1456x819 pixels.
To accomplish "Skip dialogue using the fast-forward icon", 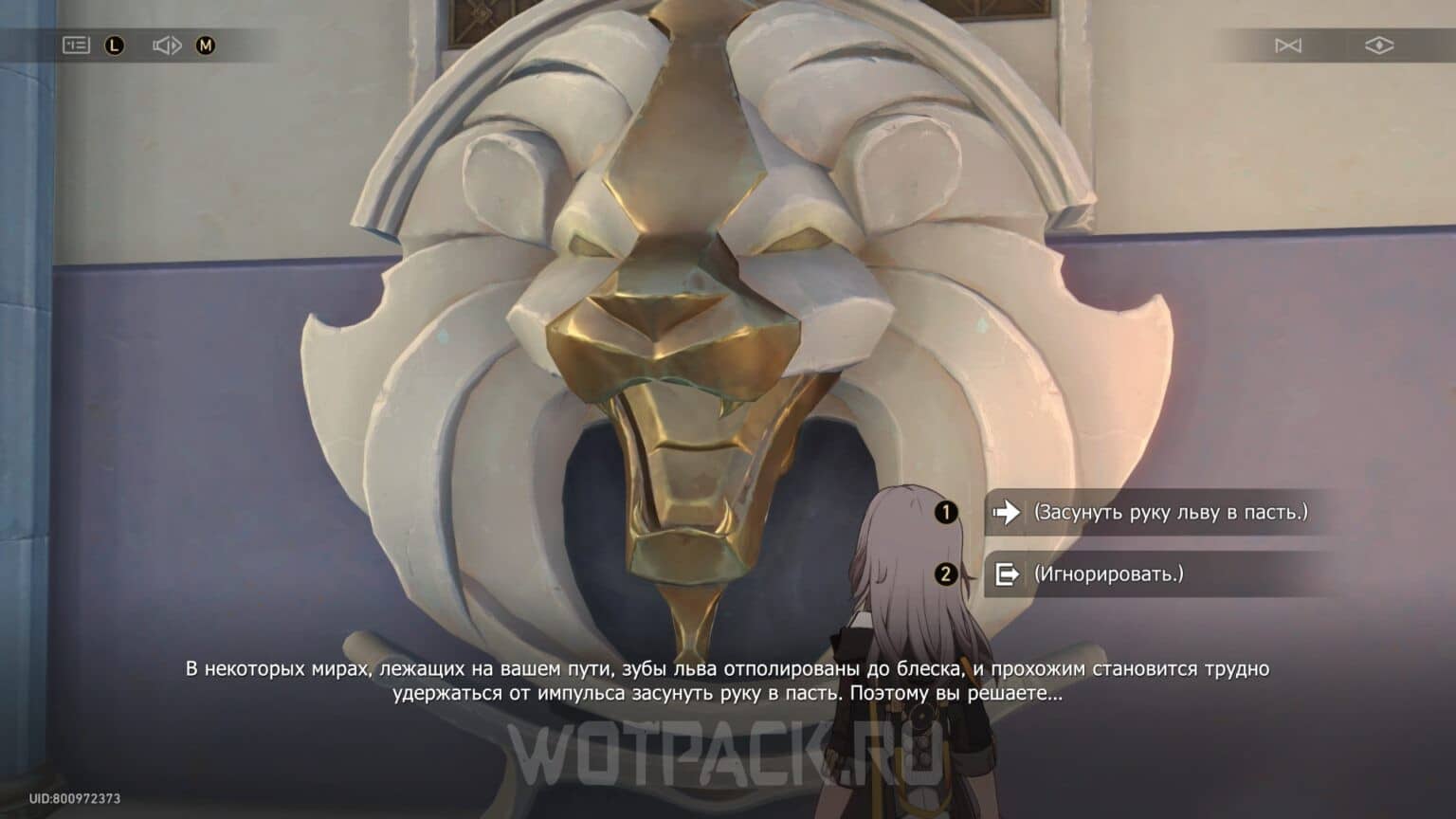I will tap(1290, 44).
